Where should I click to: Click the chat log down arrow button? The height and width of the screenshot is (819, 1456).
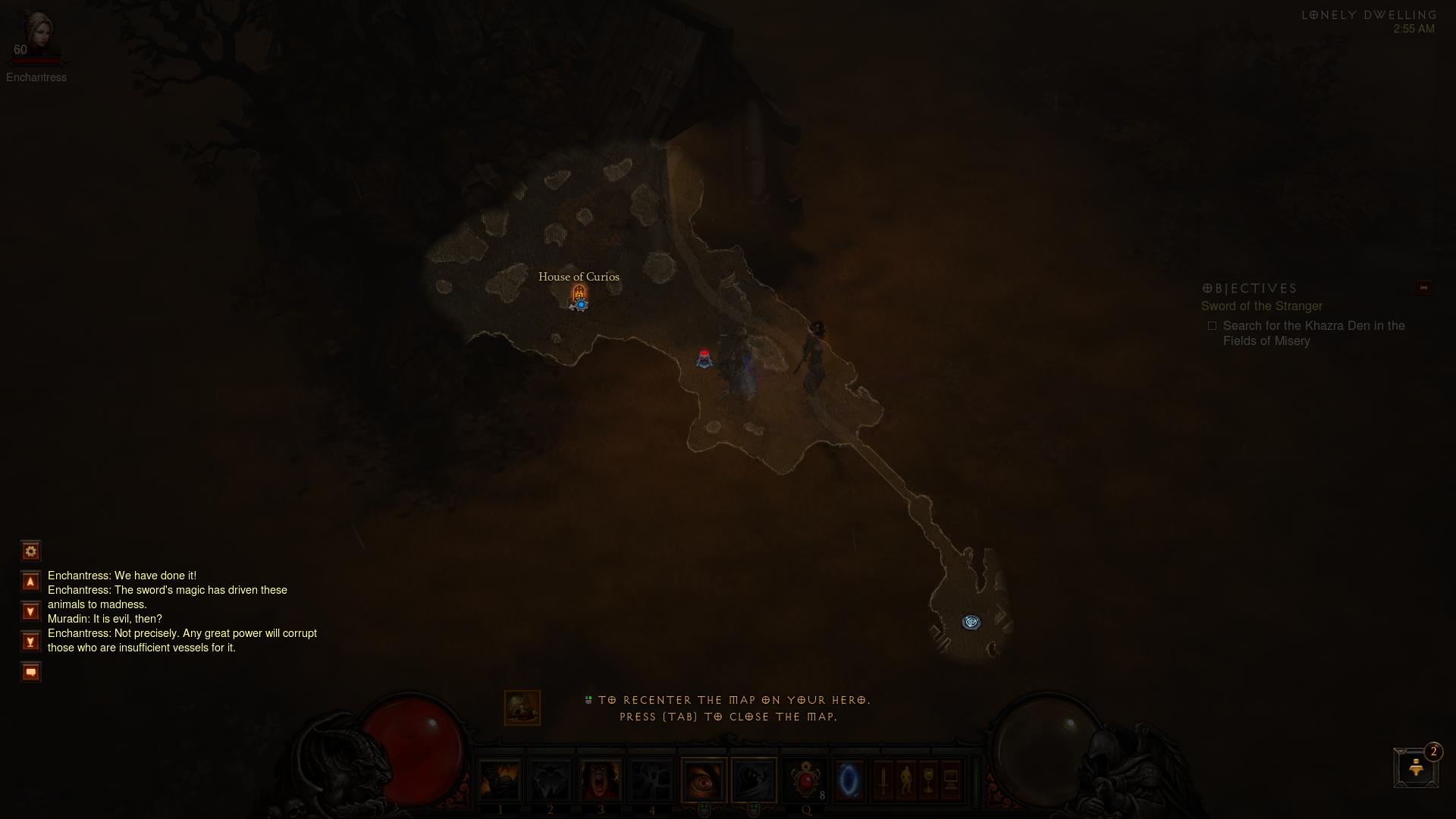(x=30, y=611)
